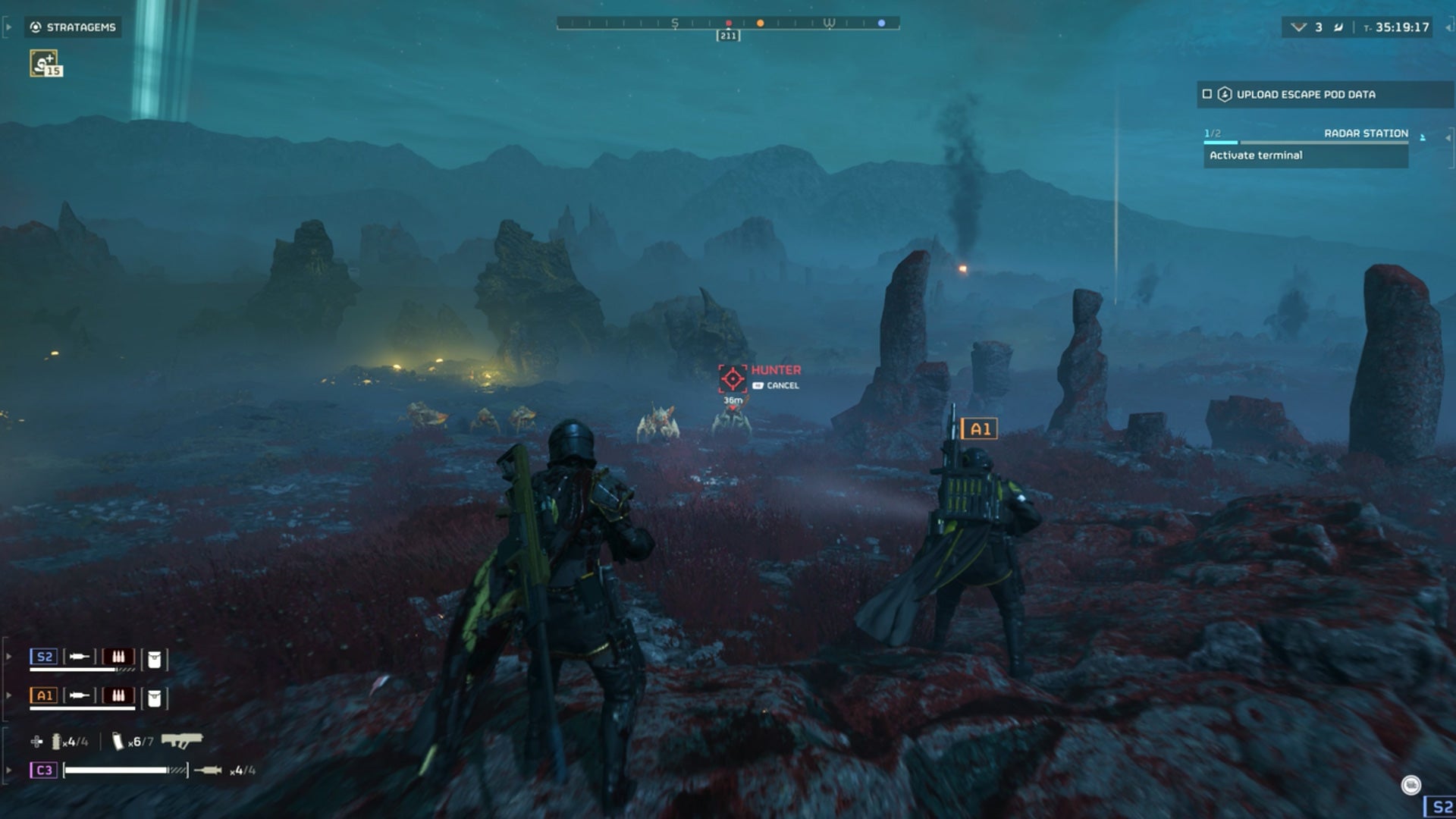Screen dimensions: 1456x819
Task: Select player S2's backpack pouch icon
Action: [x=155, y=657]
